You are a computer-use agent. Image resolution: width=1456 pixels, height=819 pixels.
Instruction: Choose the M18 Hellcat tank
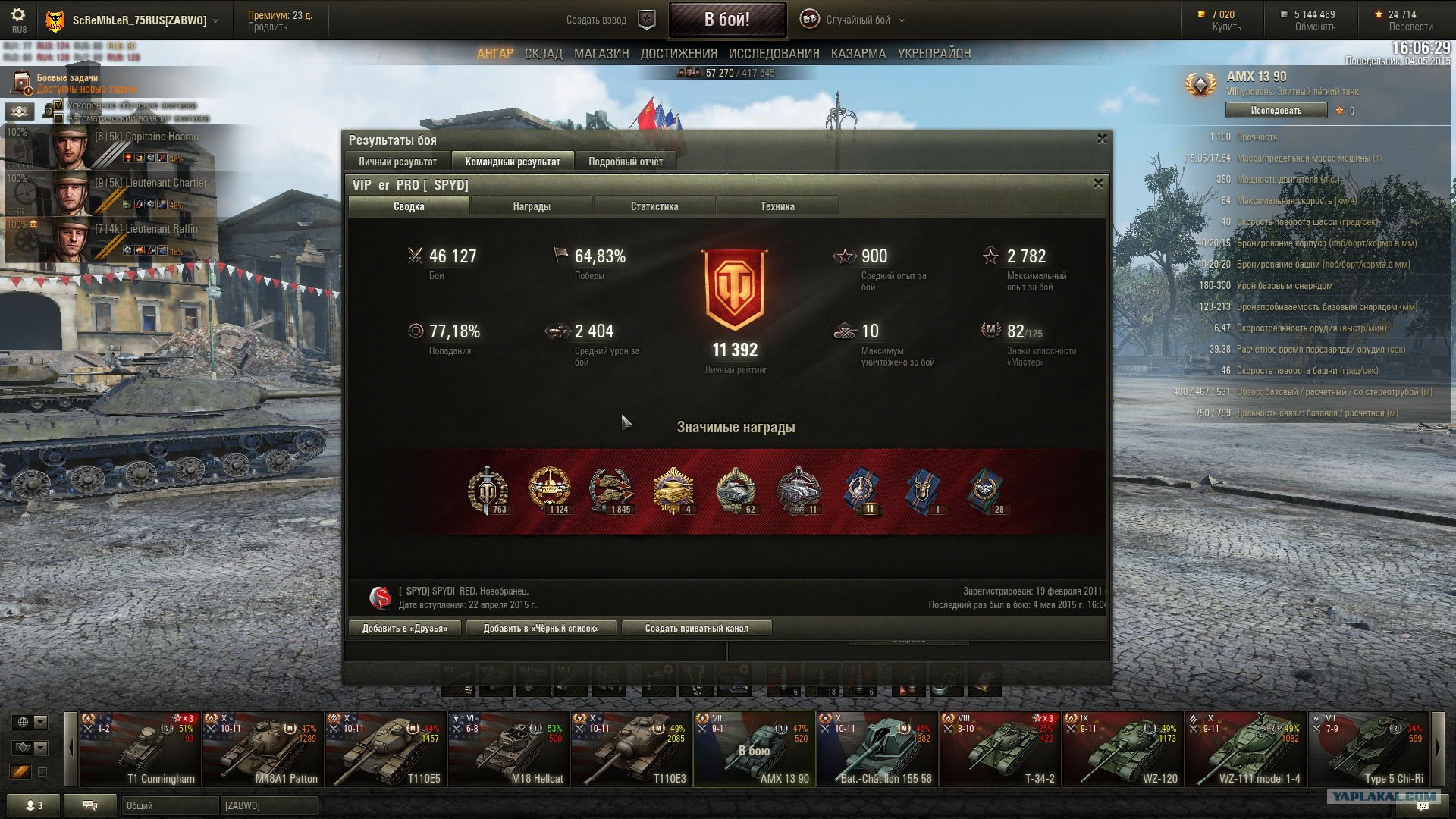510,749
